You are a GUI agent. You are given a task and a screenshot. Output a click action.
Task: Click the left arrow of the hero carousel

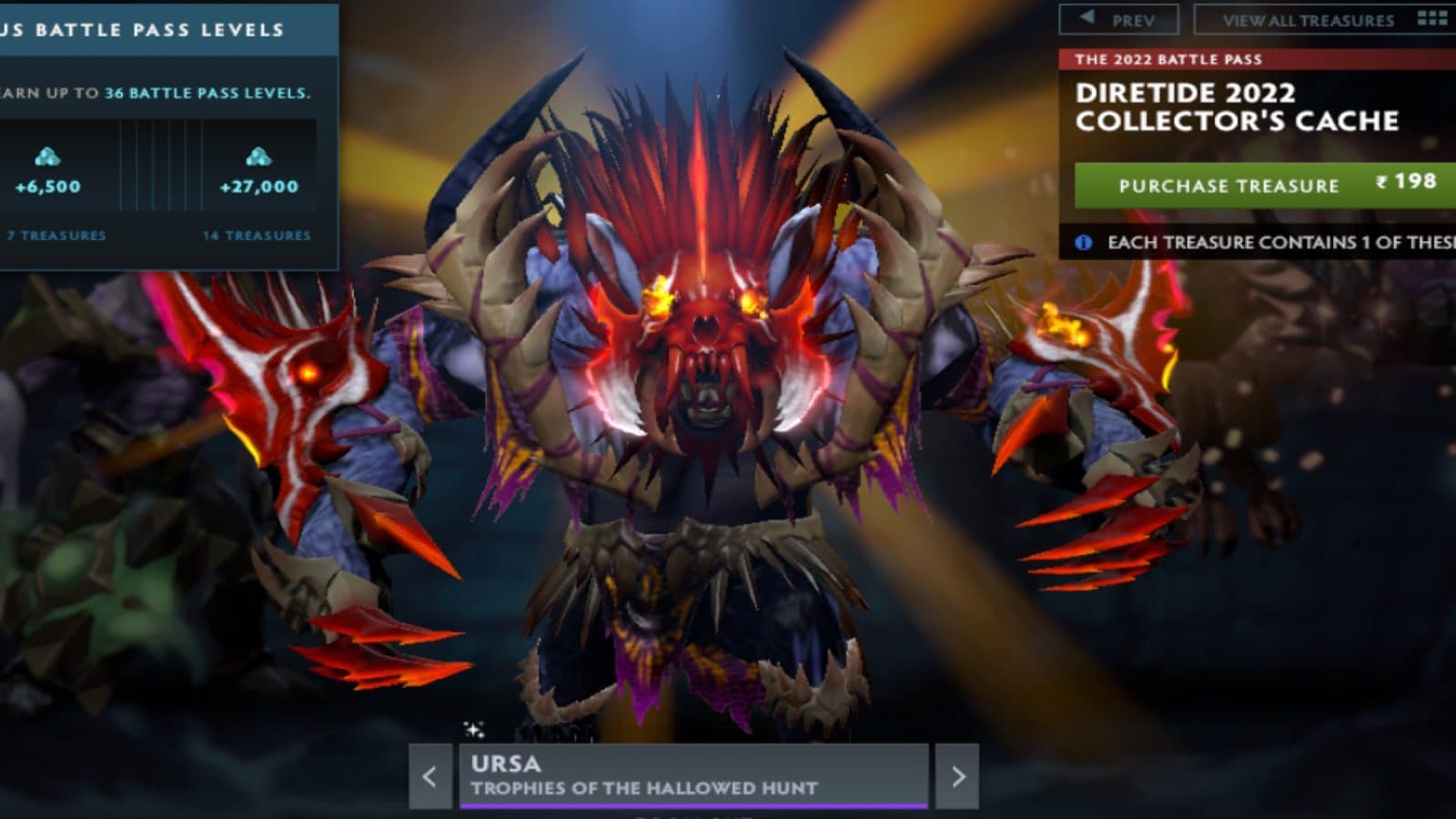tap(428, 778)
